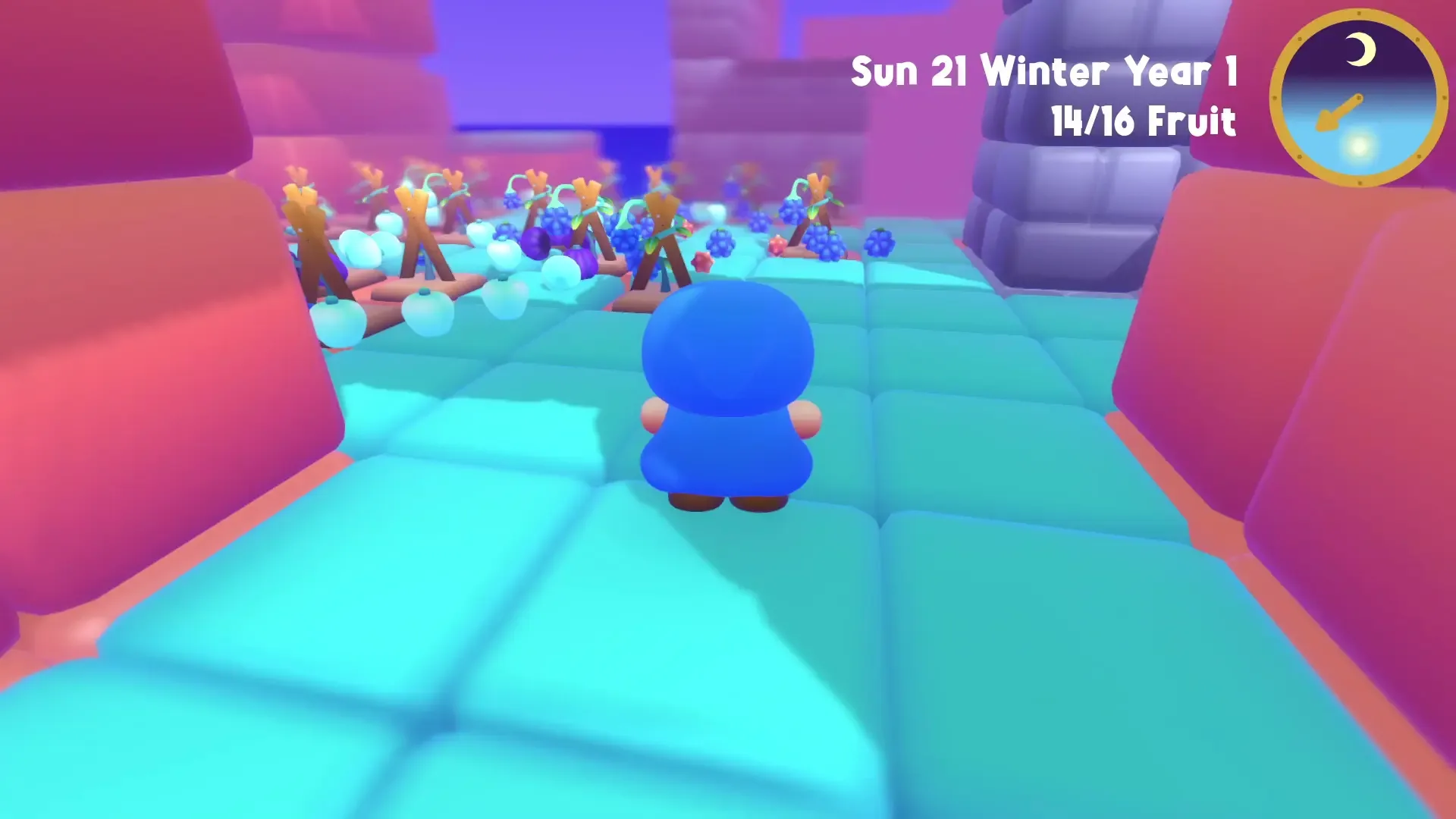Select the purple round fruit among the crops
The image size is (1456, 819).
pyautogui.click(x=535, y=243)
